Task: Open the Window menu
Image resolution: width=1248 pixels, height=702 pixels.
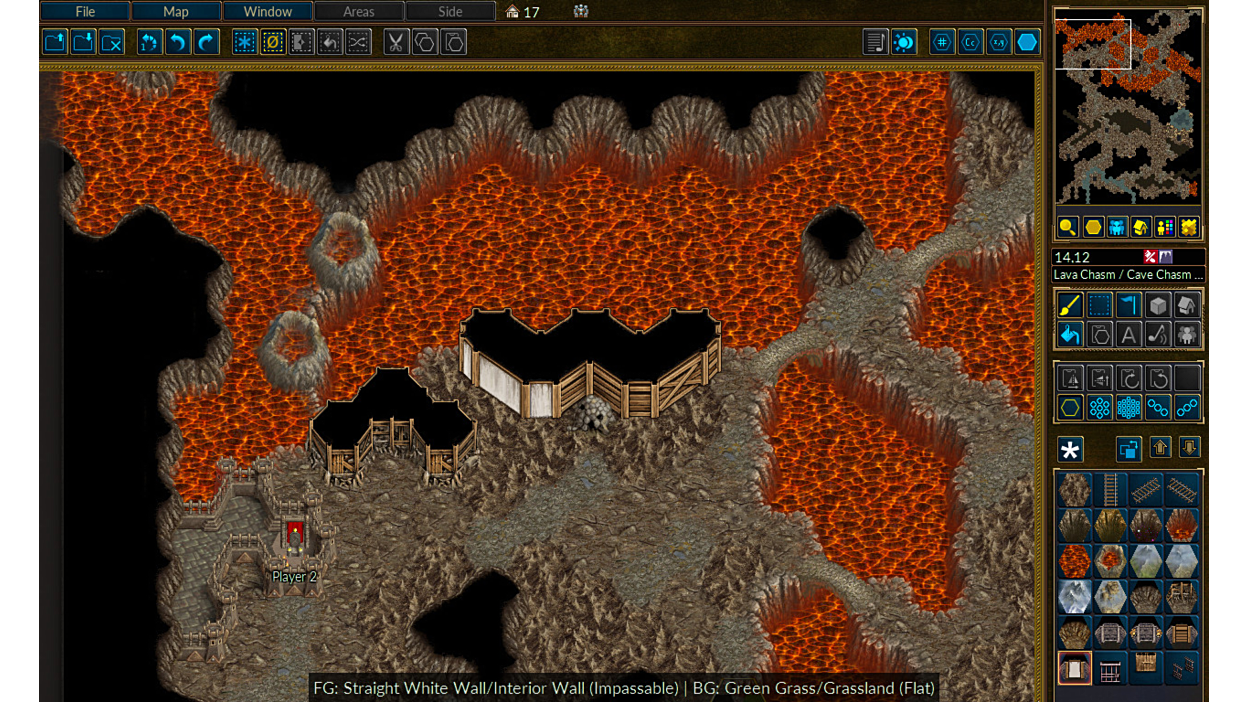Action: 267,12
